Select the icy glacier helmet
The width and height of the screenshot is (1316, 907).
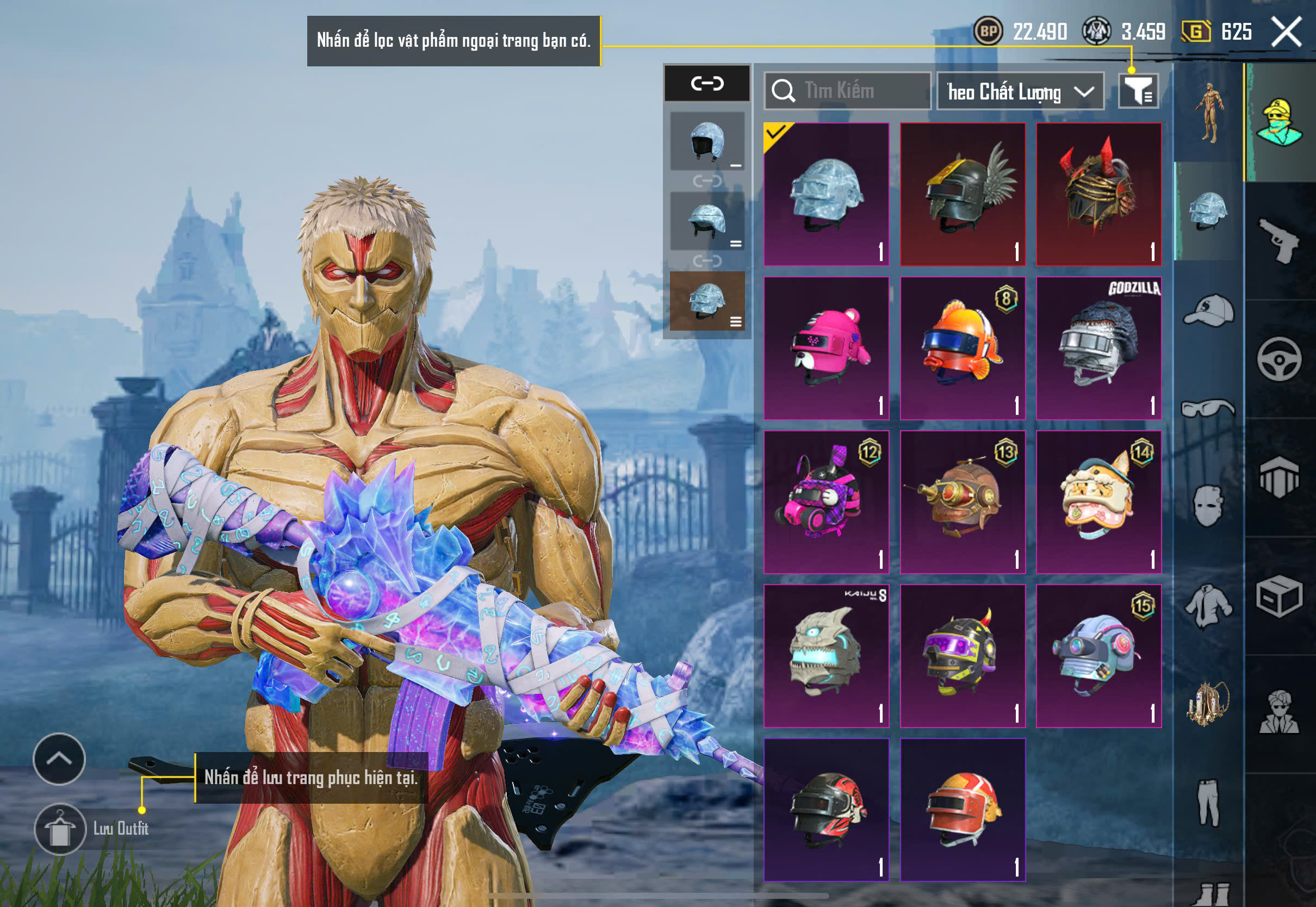pos(826,194)
